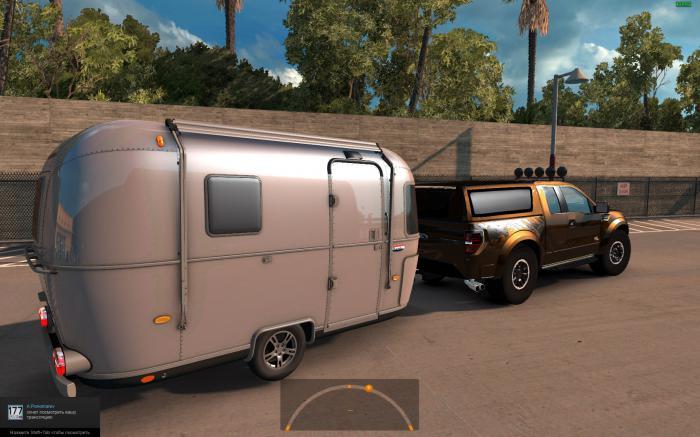Click the avatar in the Steam notification
Screen dimensions: 700x437
coord(15,411)
